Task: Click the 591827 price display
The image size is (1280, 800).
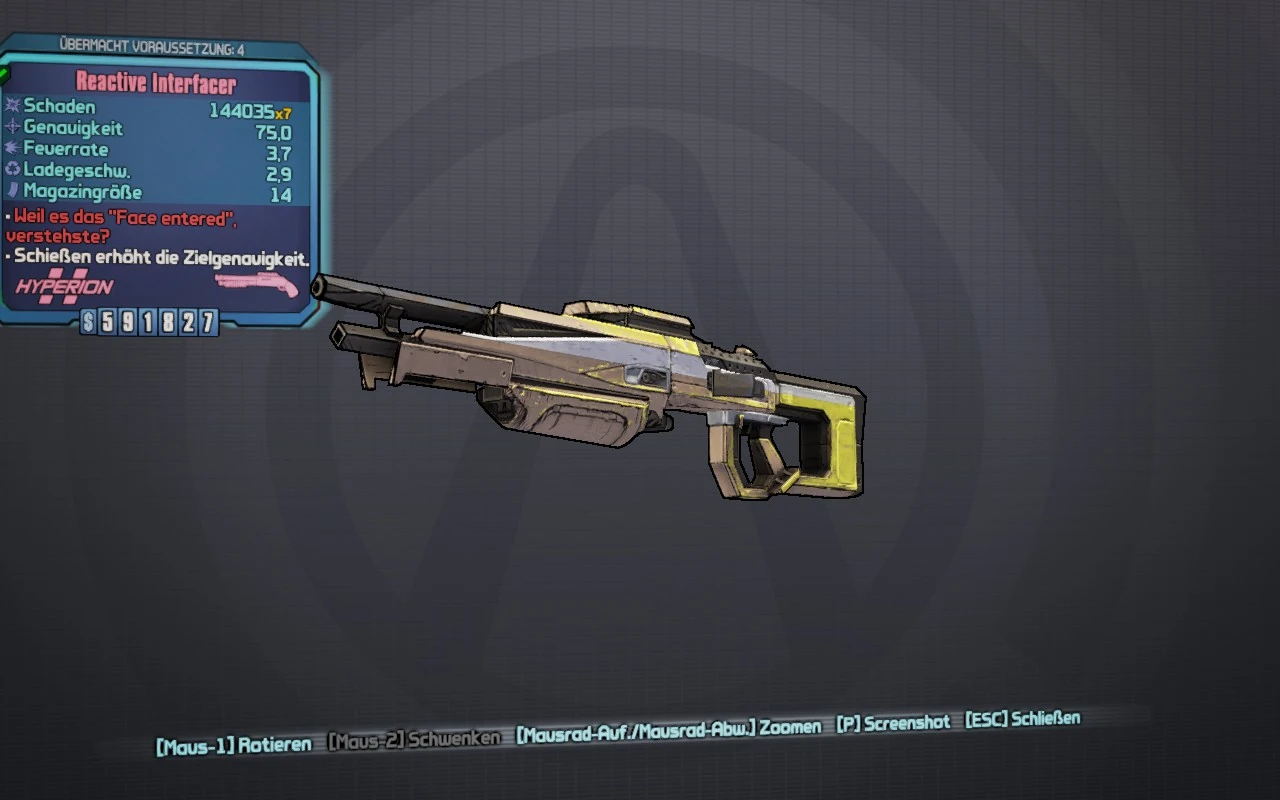Action: pos(148,320)
